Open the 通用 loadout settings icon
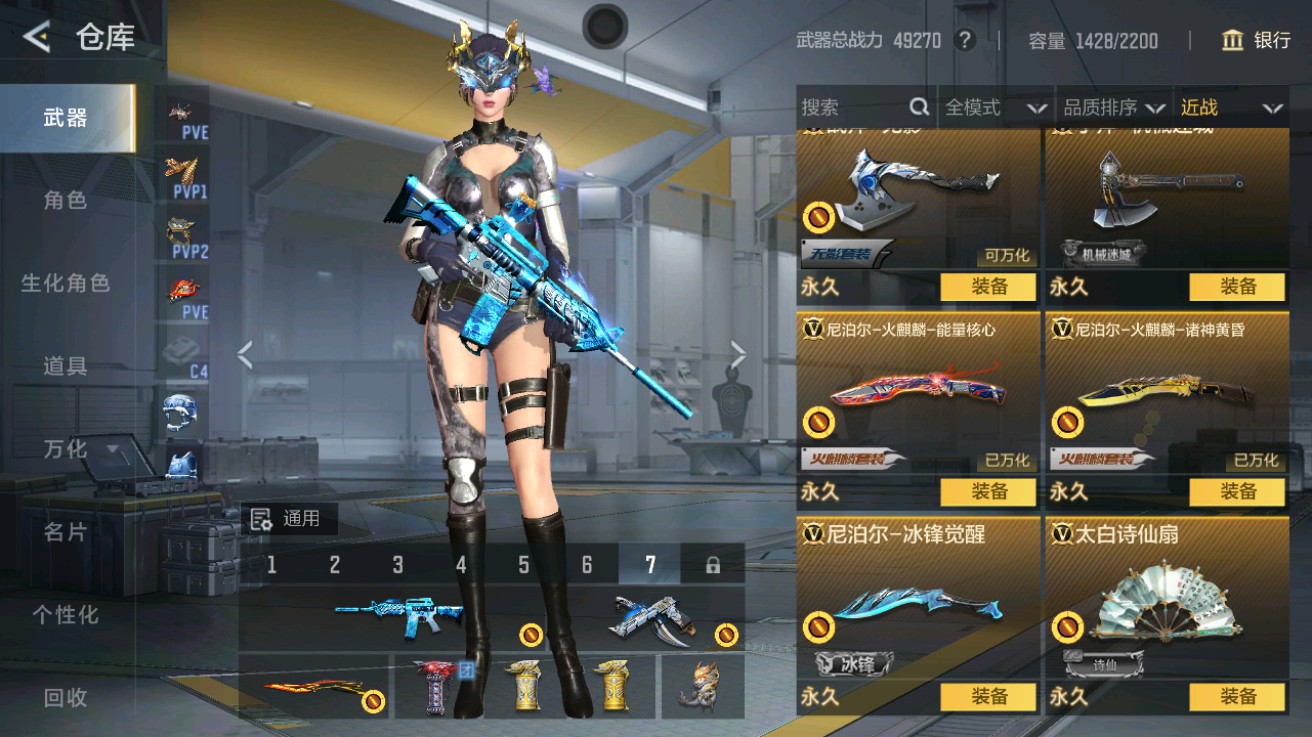The image size is (1312, 737). click(x=260, y=517)
